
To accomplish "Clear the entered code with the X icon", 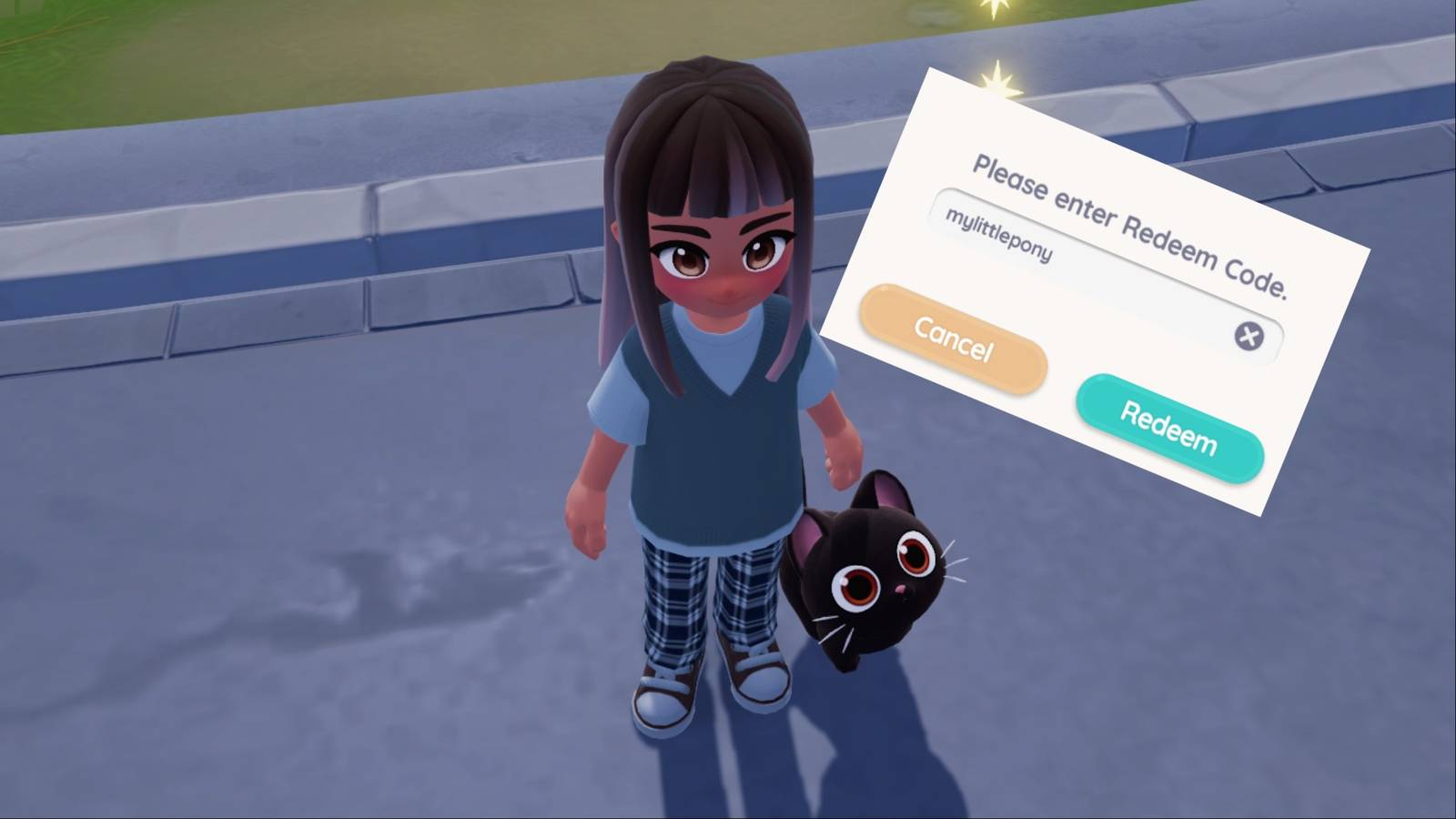I will pos(1249,336).
